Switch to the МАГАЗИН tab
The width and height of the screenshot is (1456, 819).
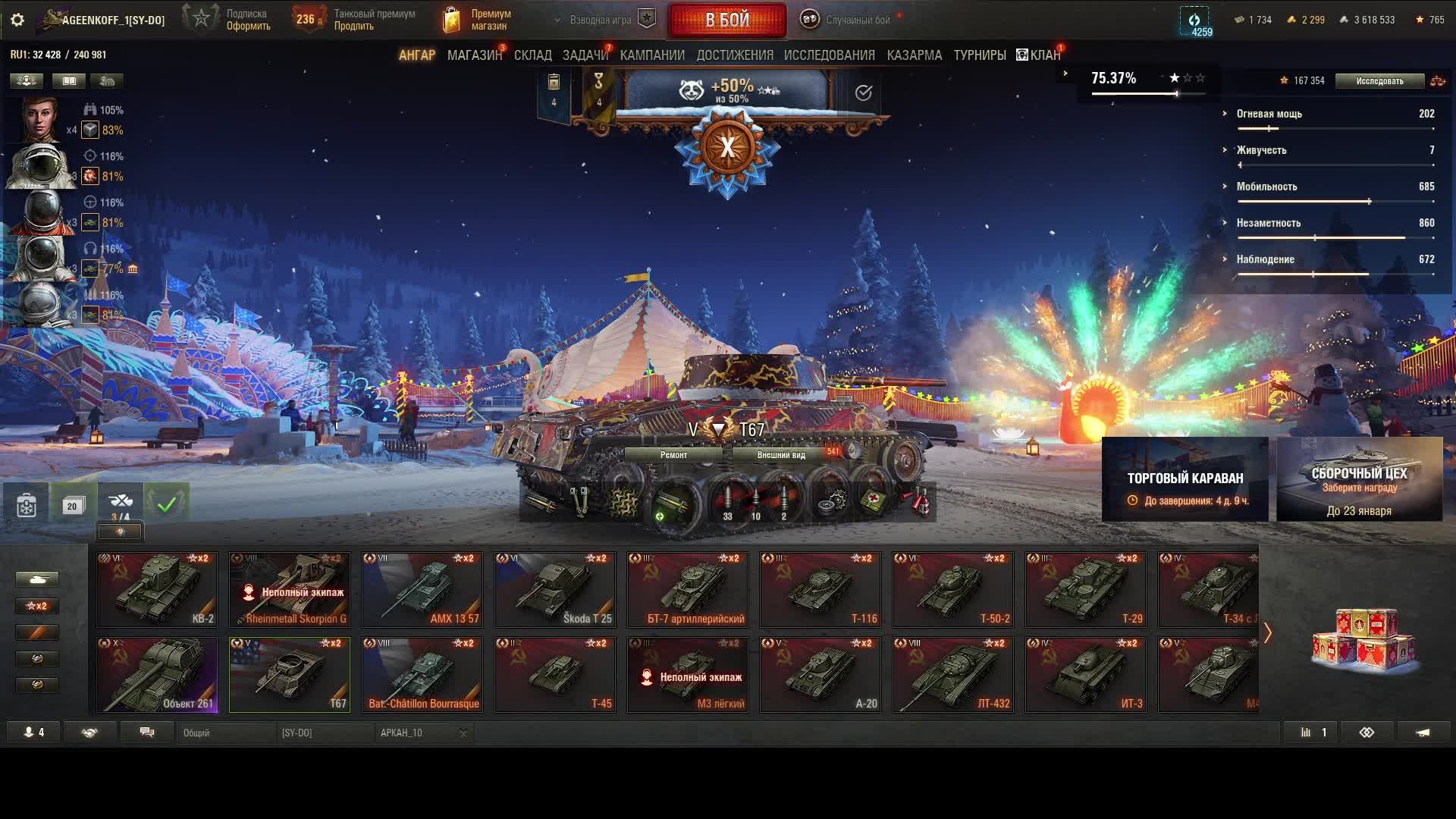coord(474,55)
